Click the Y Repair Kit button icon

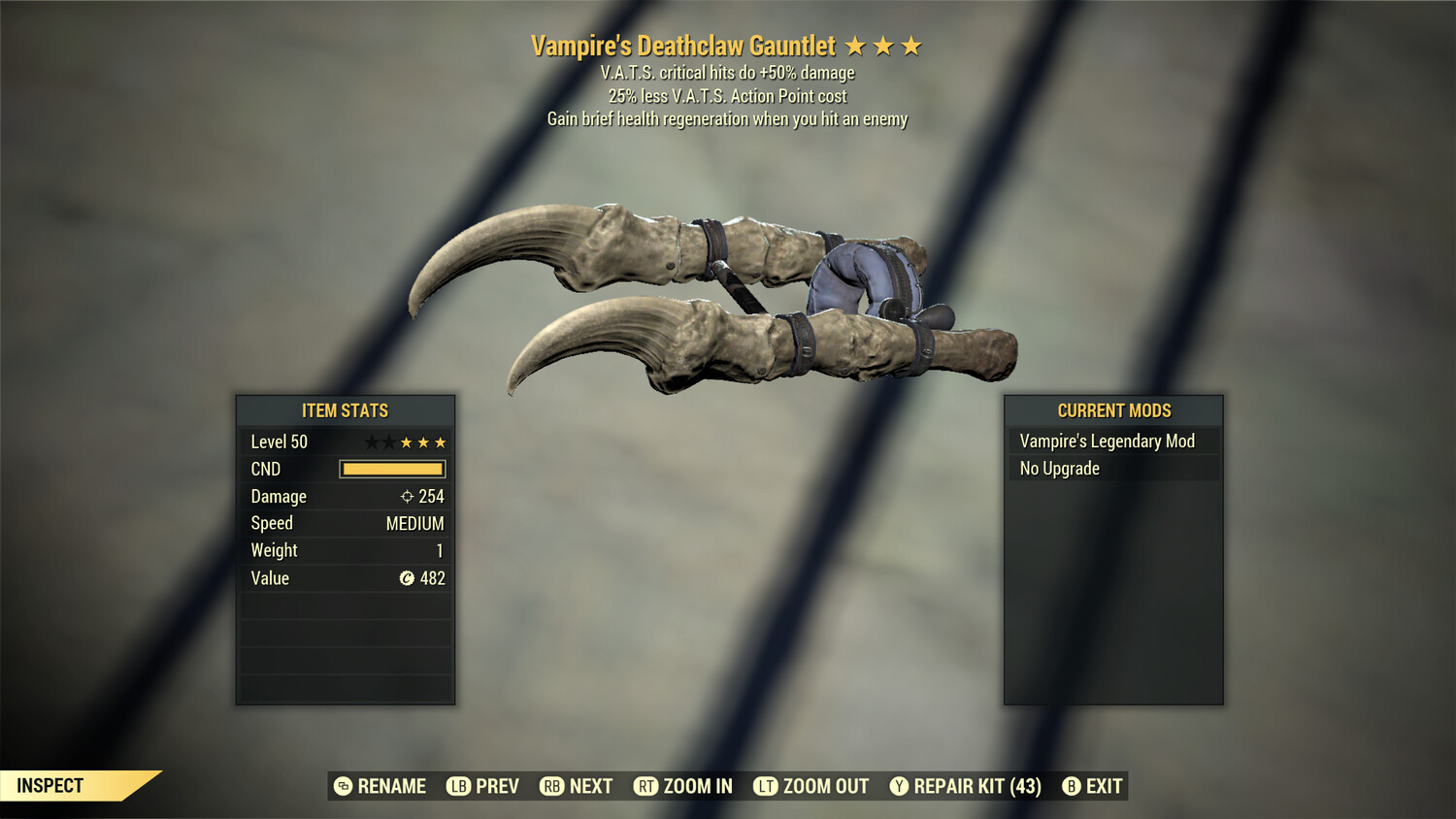(898, 786)
